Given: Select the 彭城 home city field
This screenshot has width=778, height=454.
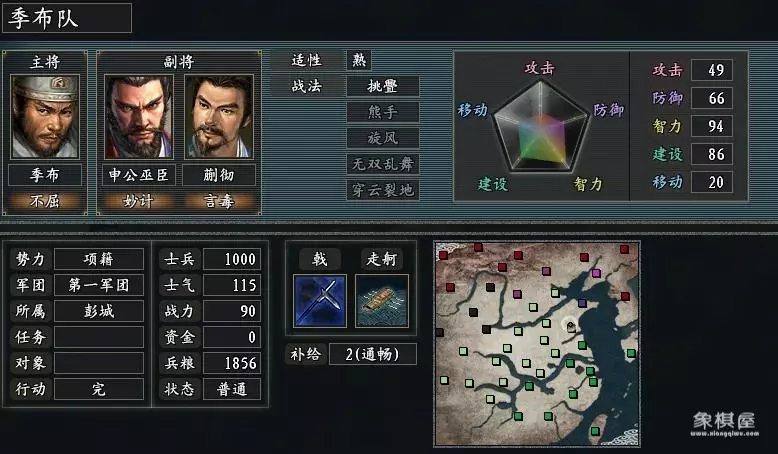Looking at the screenshot, I should pyautogui.click(x=98, y=311).
